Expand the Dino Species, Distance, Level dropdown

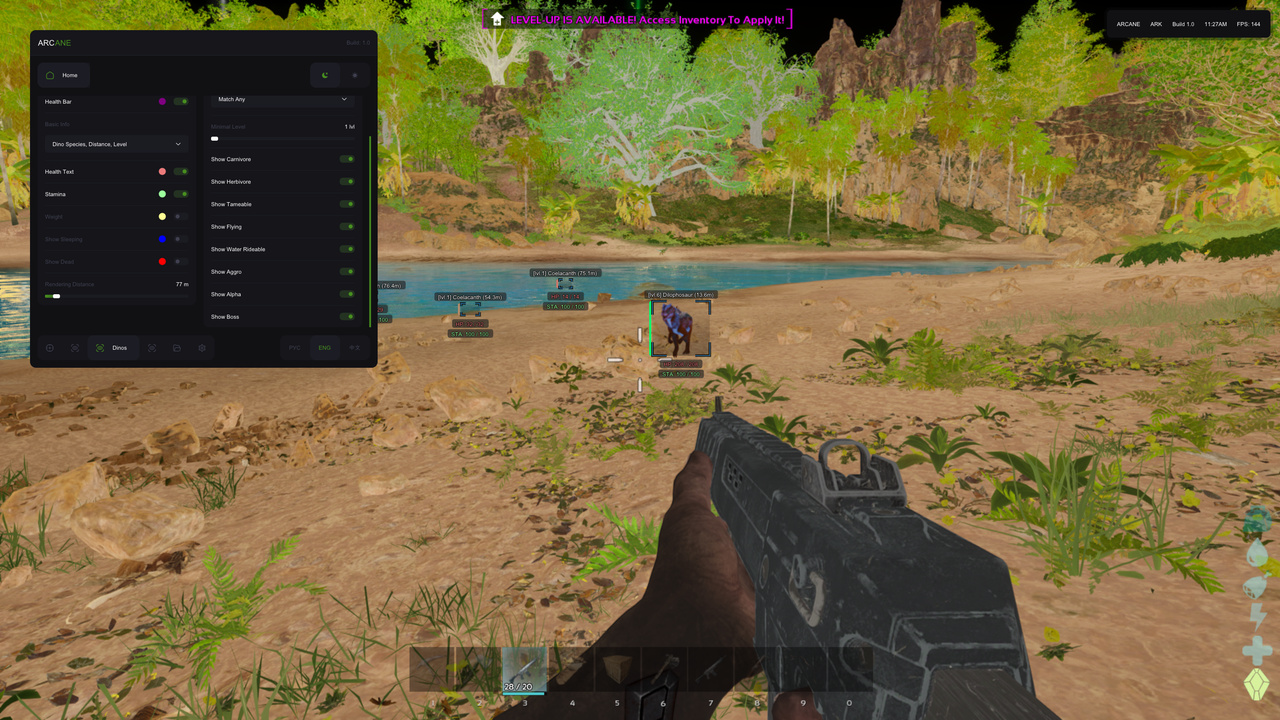[116, 143]
